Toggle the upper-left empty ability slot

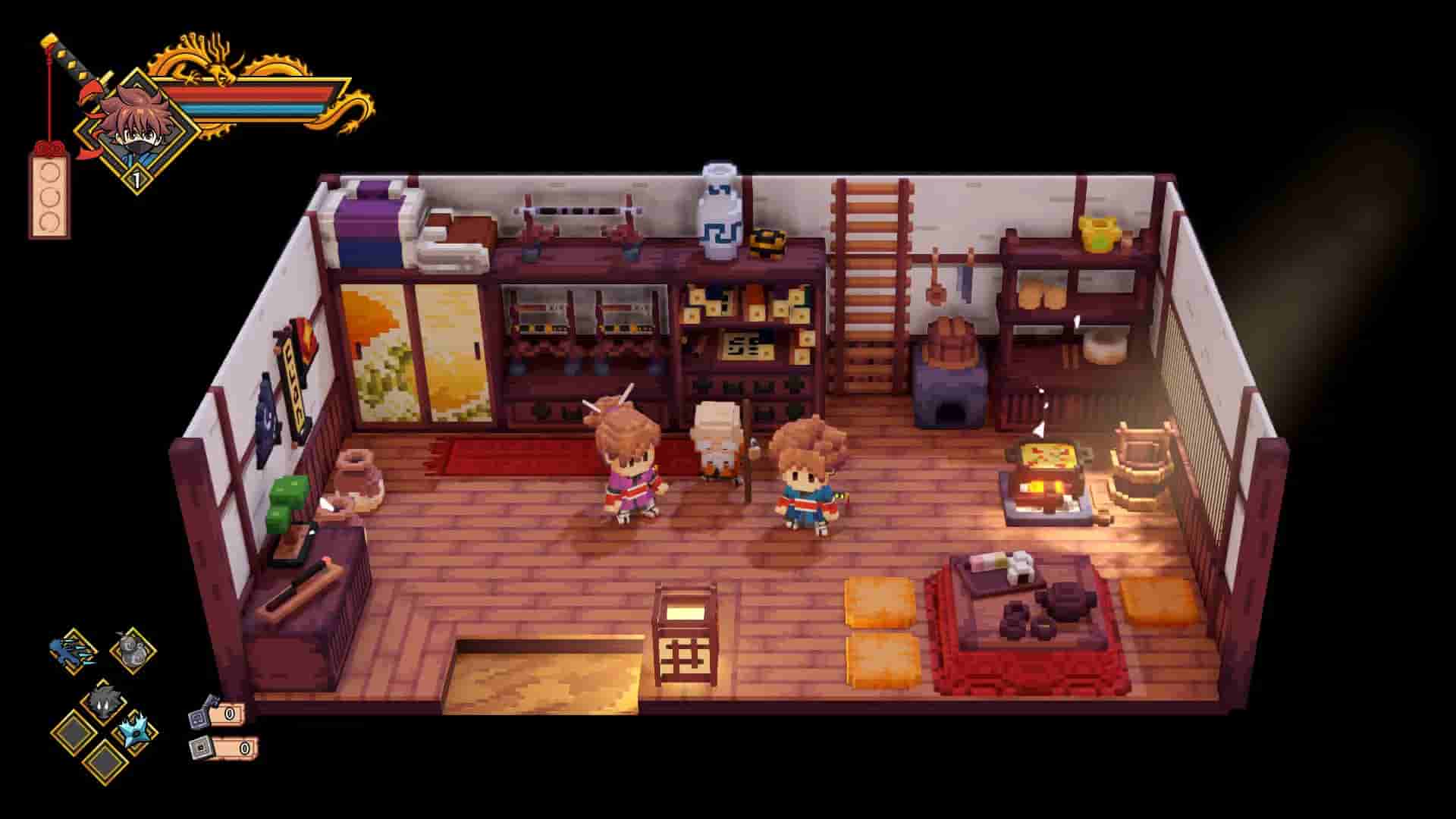coord(75,733)
